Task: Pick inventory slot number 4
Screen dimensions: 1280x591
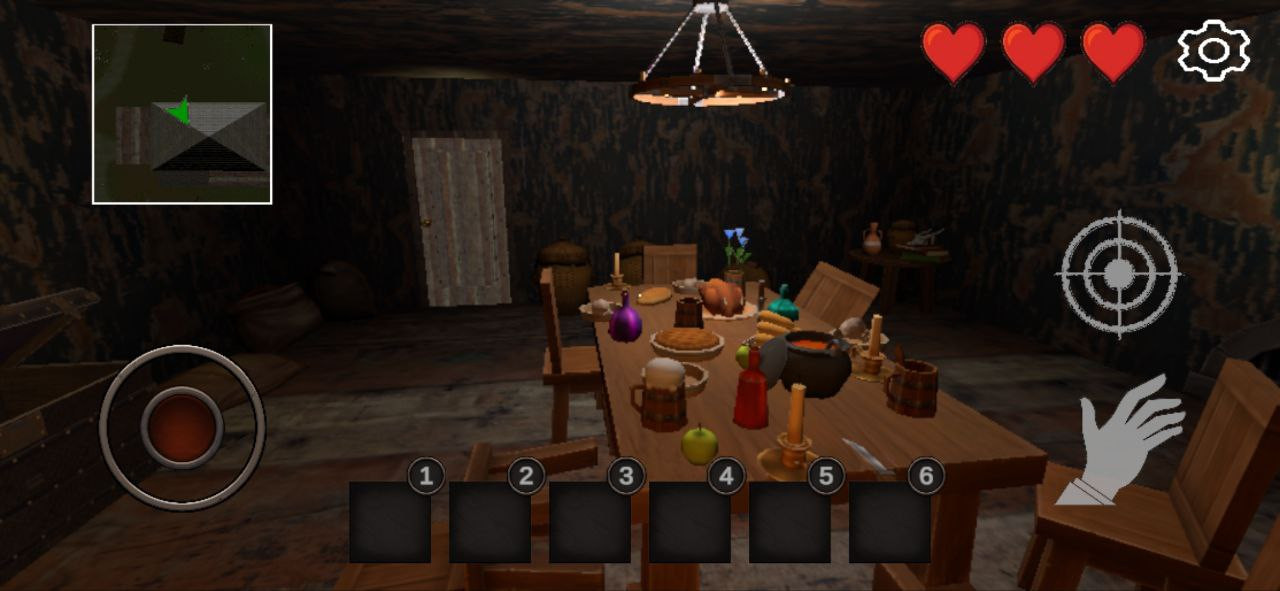Action: click(x=690, y=522)
